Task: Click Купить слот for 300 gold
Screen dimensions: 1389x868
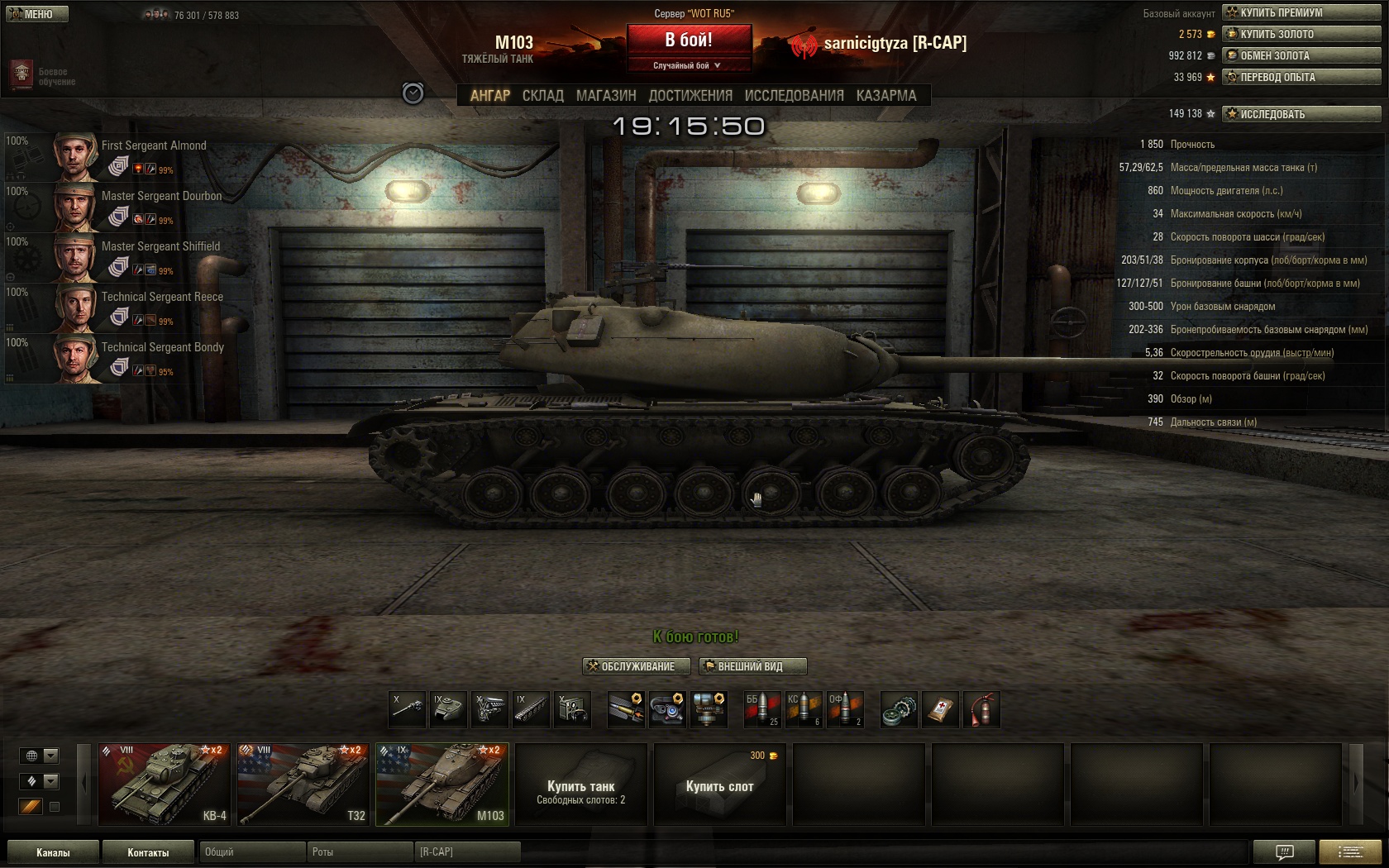Action: click(719, 785)
